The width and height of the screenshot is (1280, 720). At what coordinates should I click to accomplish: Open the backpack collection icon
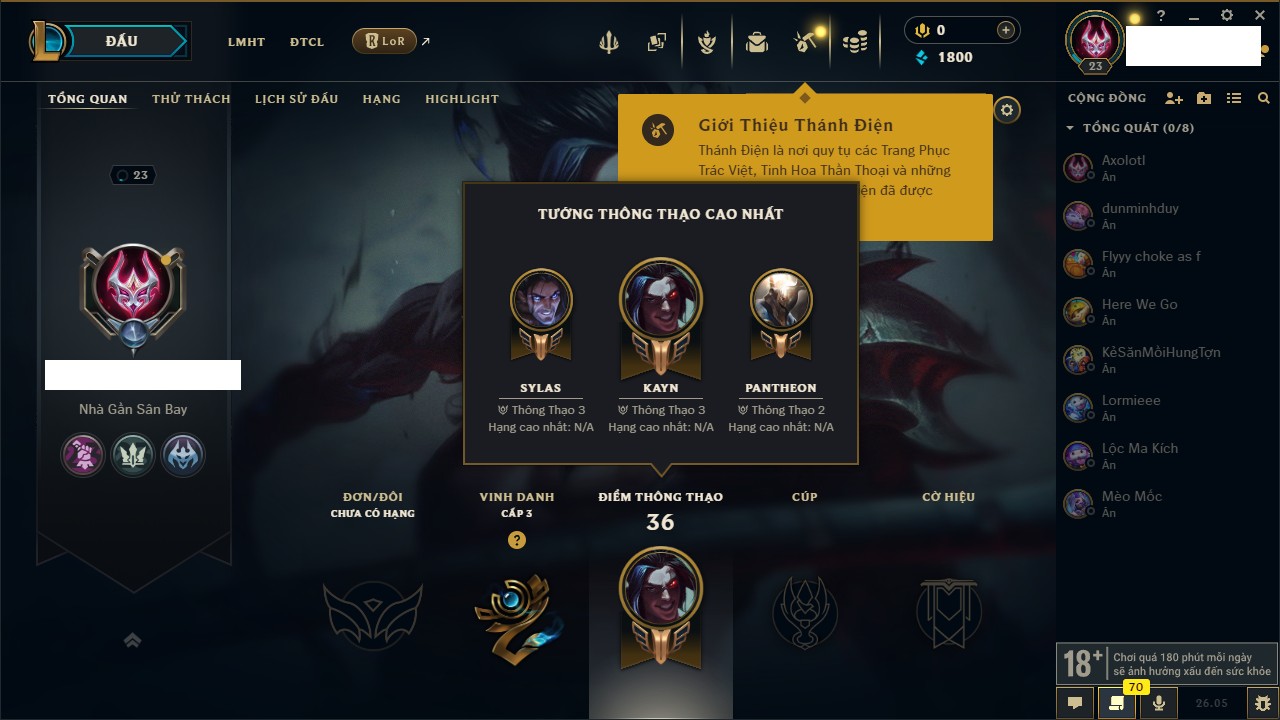point(757,42)
